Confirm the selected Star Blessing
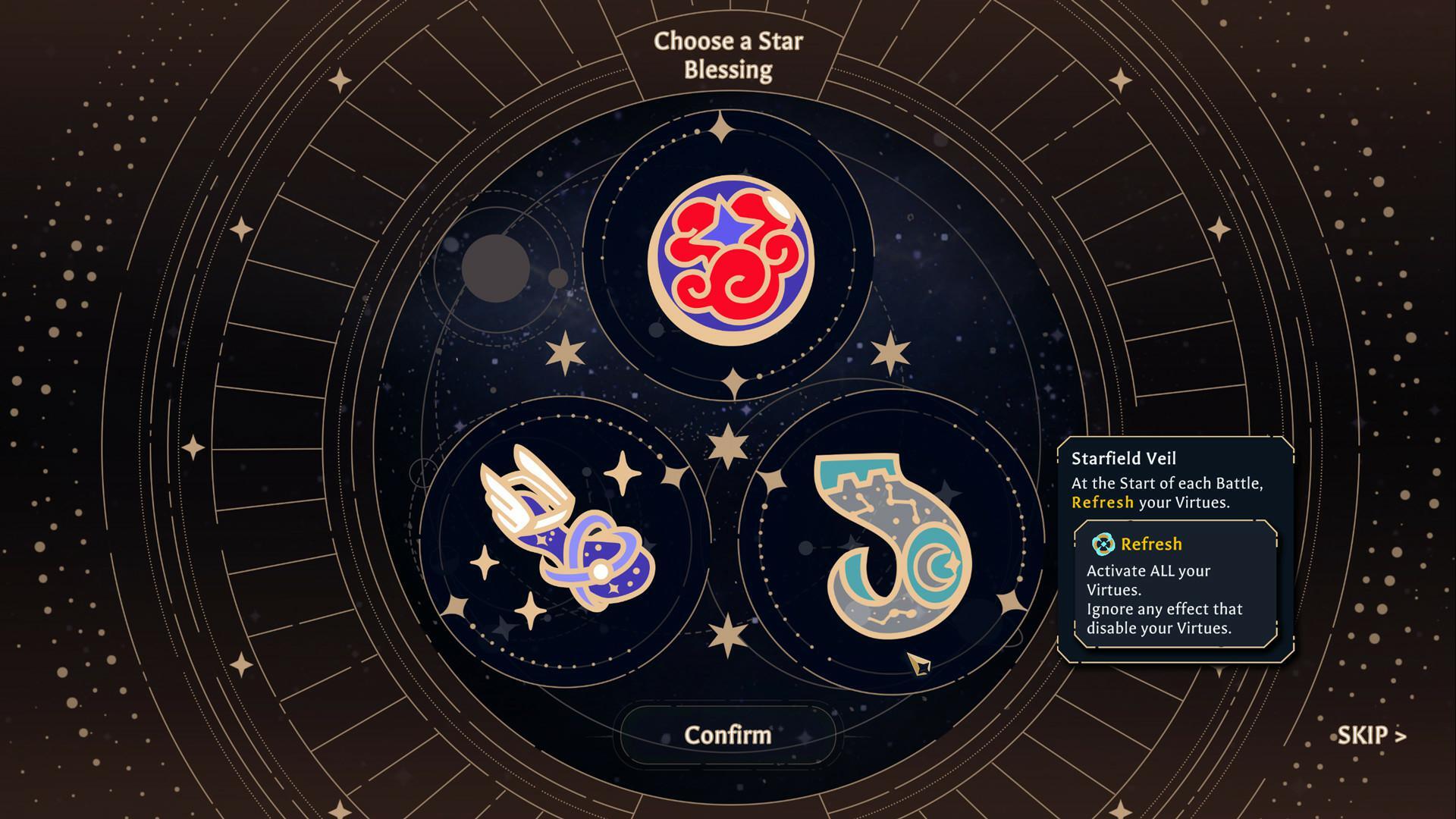This screenshot has height=819, width=1456. 727,733
